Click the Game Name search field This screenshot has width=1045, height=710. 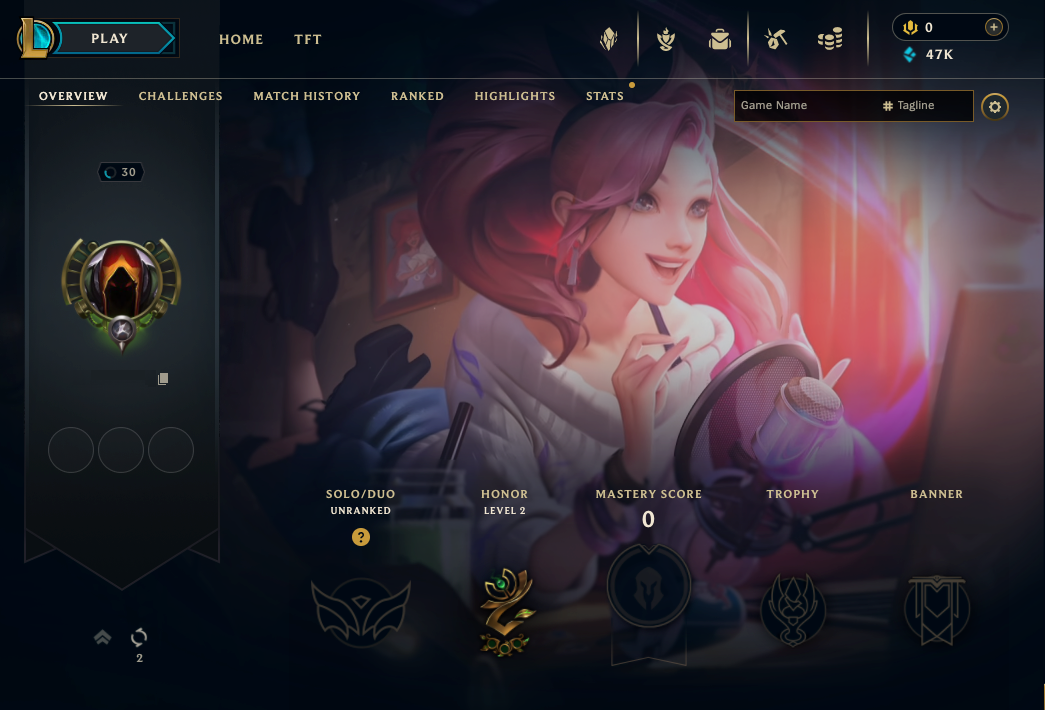pos(805,106)
